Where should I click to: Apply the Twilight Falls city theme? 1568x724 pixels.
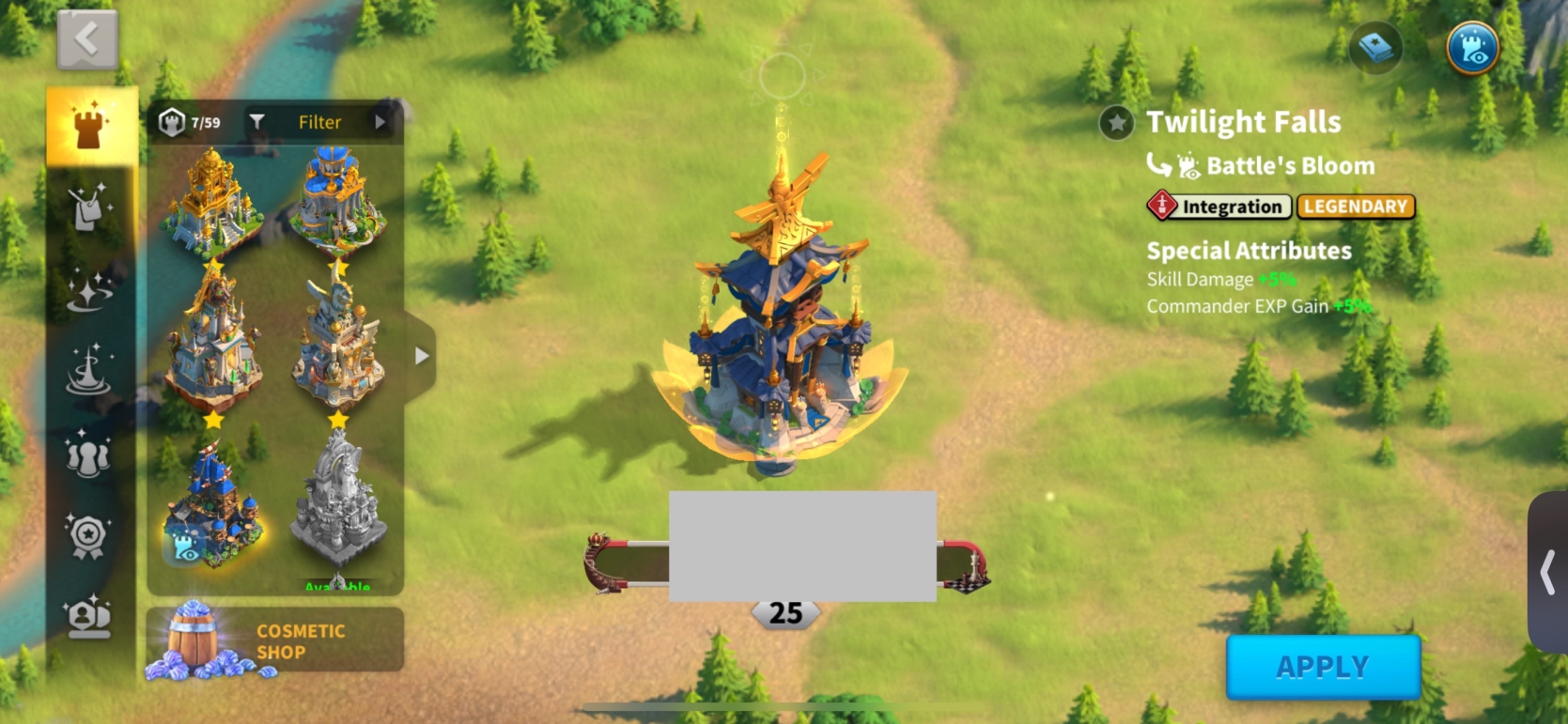[x=1323, y=667]
